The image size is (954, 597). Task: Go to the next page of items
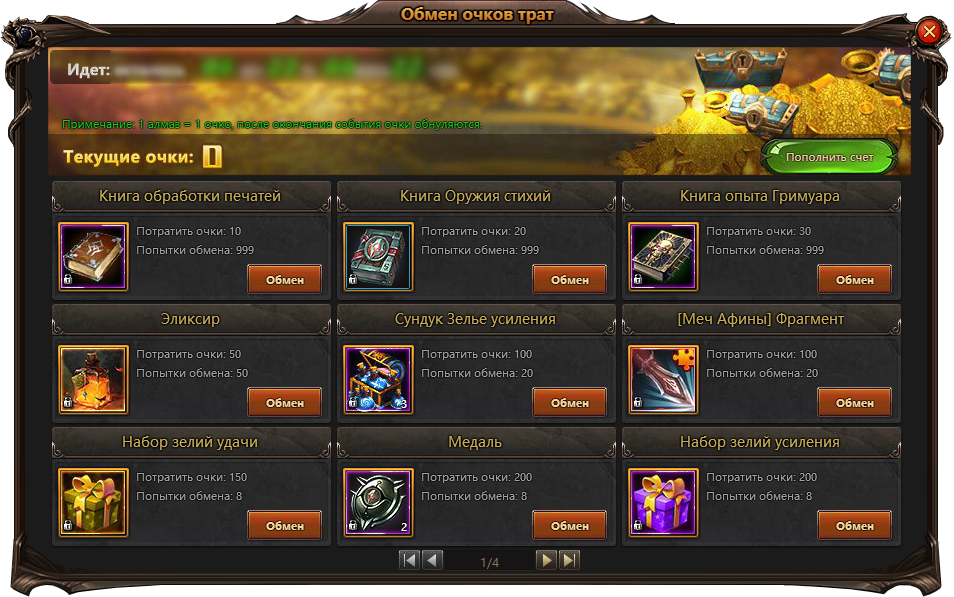tap(546, 560)
